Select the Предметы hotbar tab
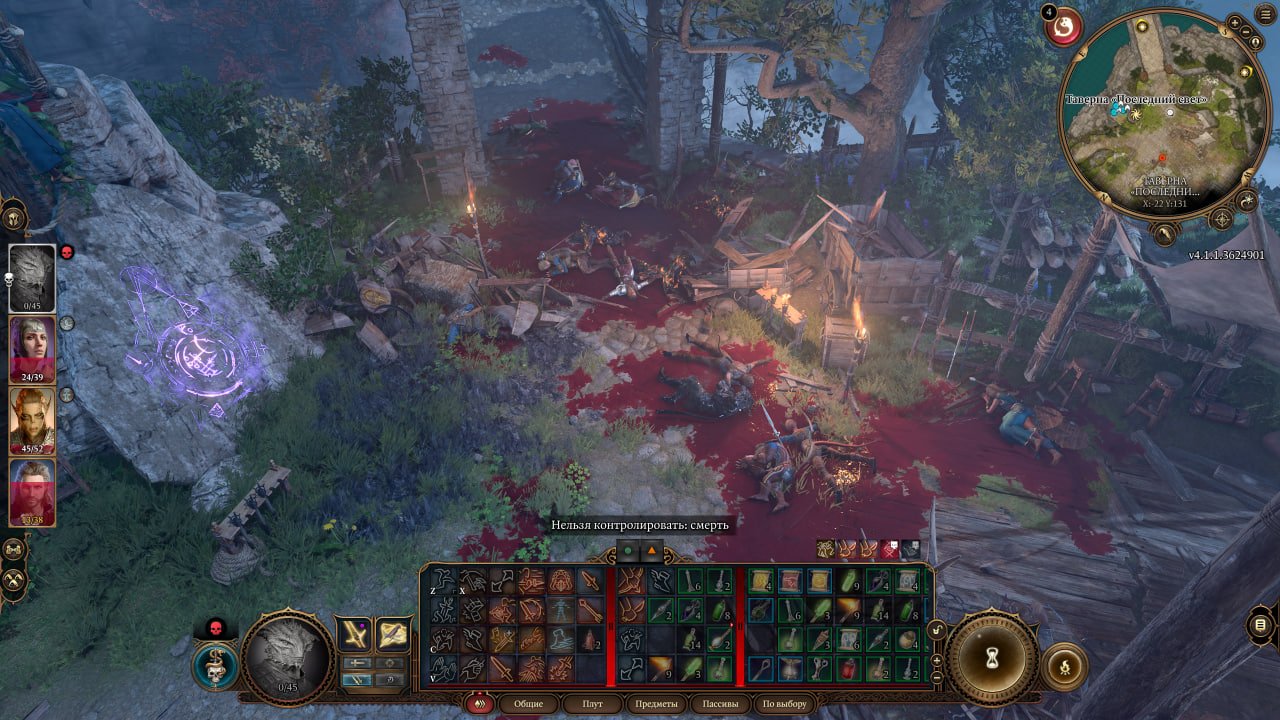The height and width of the screenshot is (720, 1280). [656, 704]
